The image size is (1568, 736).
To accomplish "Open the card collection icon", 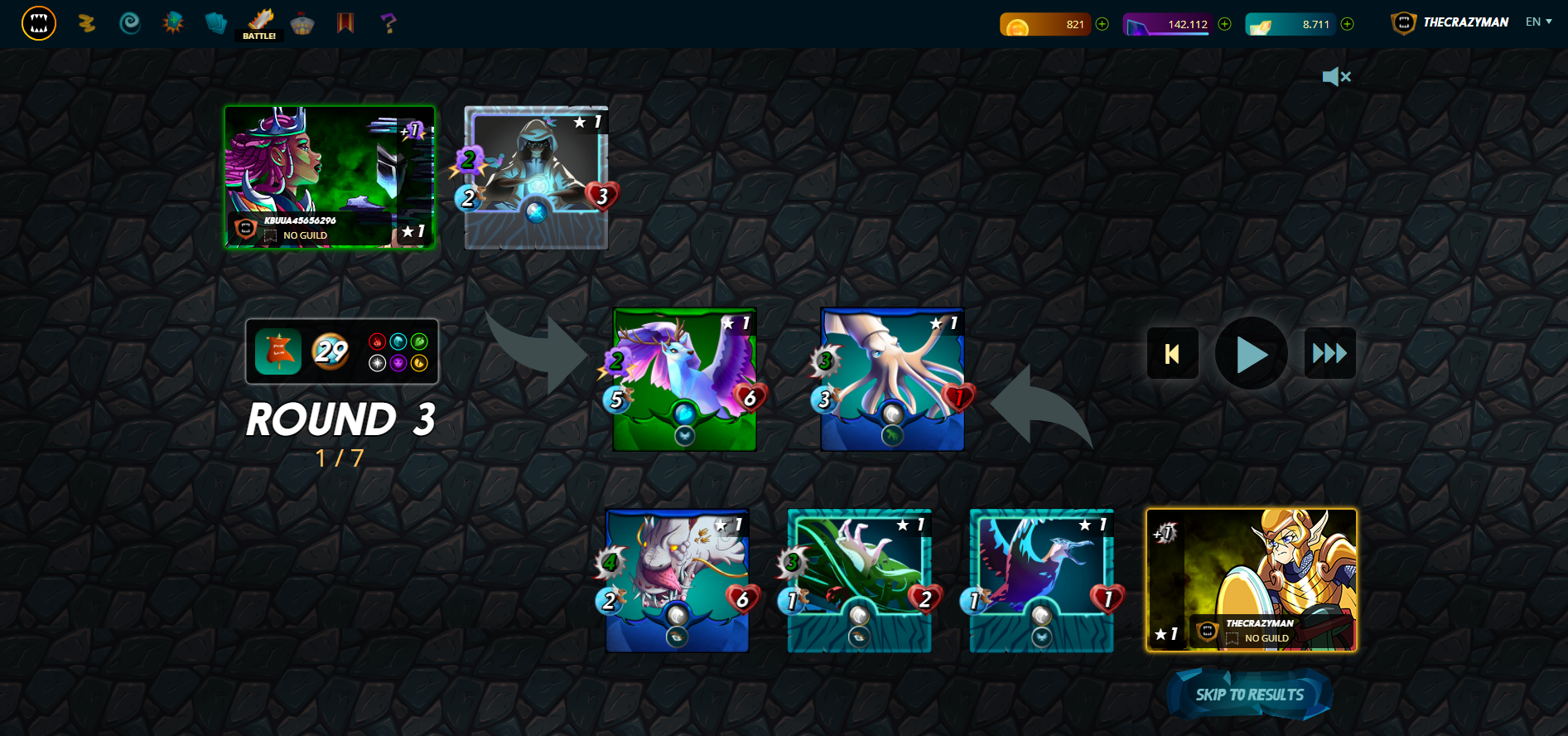I will tap(216, 23).
